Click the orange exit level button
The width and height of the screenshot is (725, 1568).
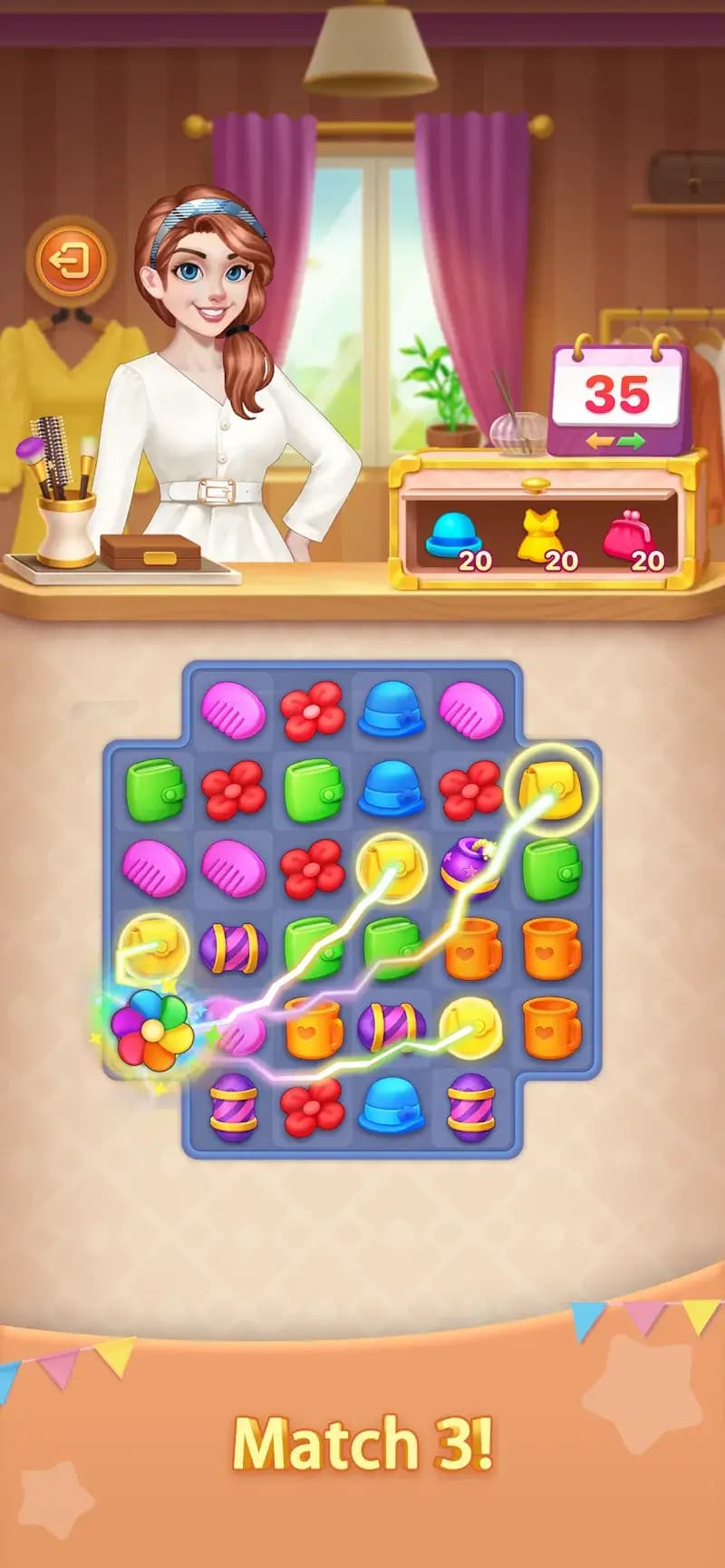(x=71, y=262)
